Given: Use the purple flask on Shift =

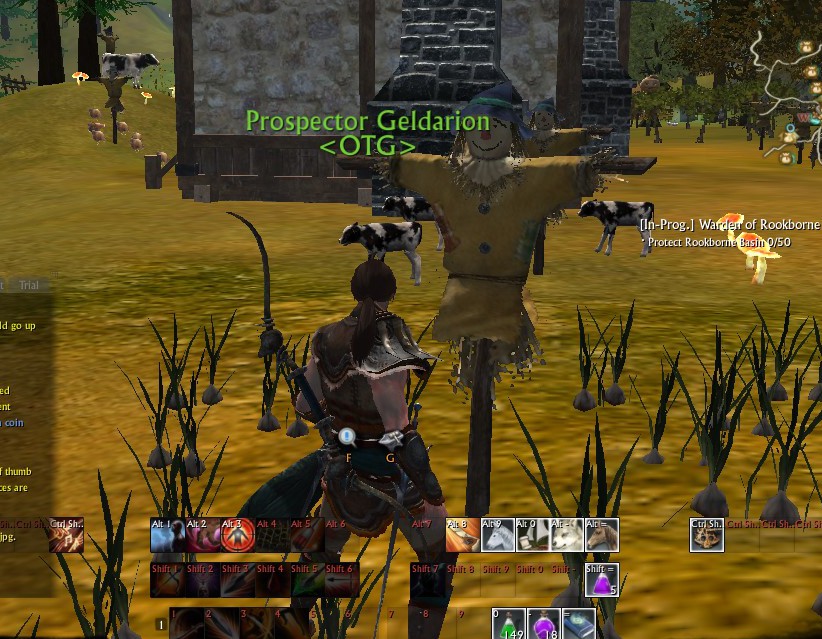Looking at the screenshot, I should pyautogui.click(x=602, y=580).
